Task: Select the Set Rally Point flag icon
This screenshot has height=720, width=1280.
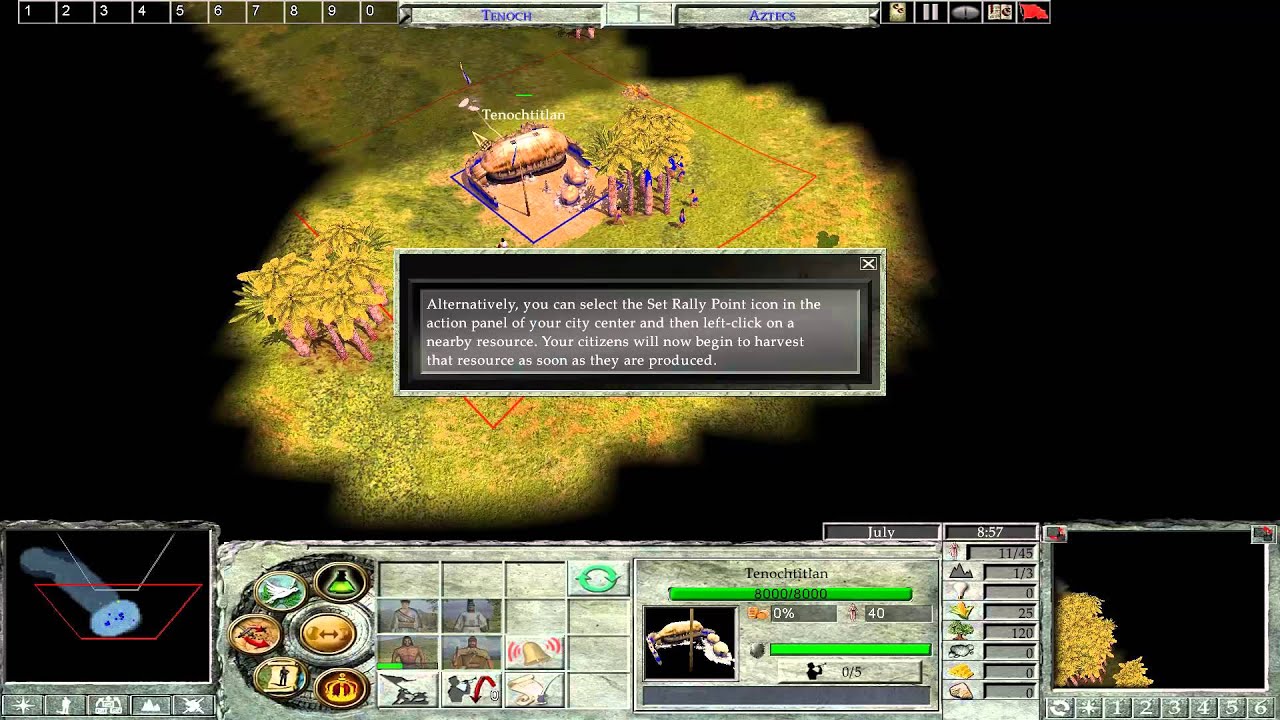Action: (x=406, y=689)
